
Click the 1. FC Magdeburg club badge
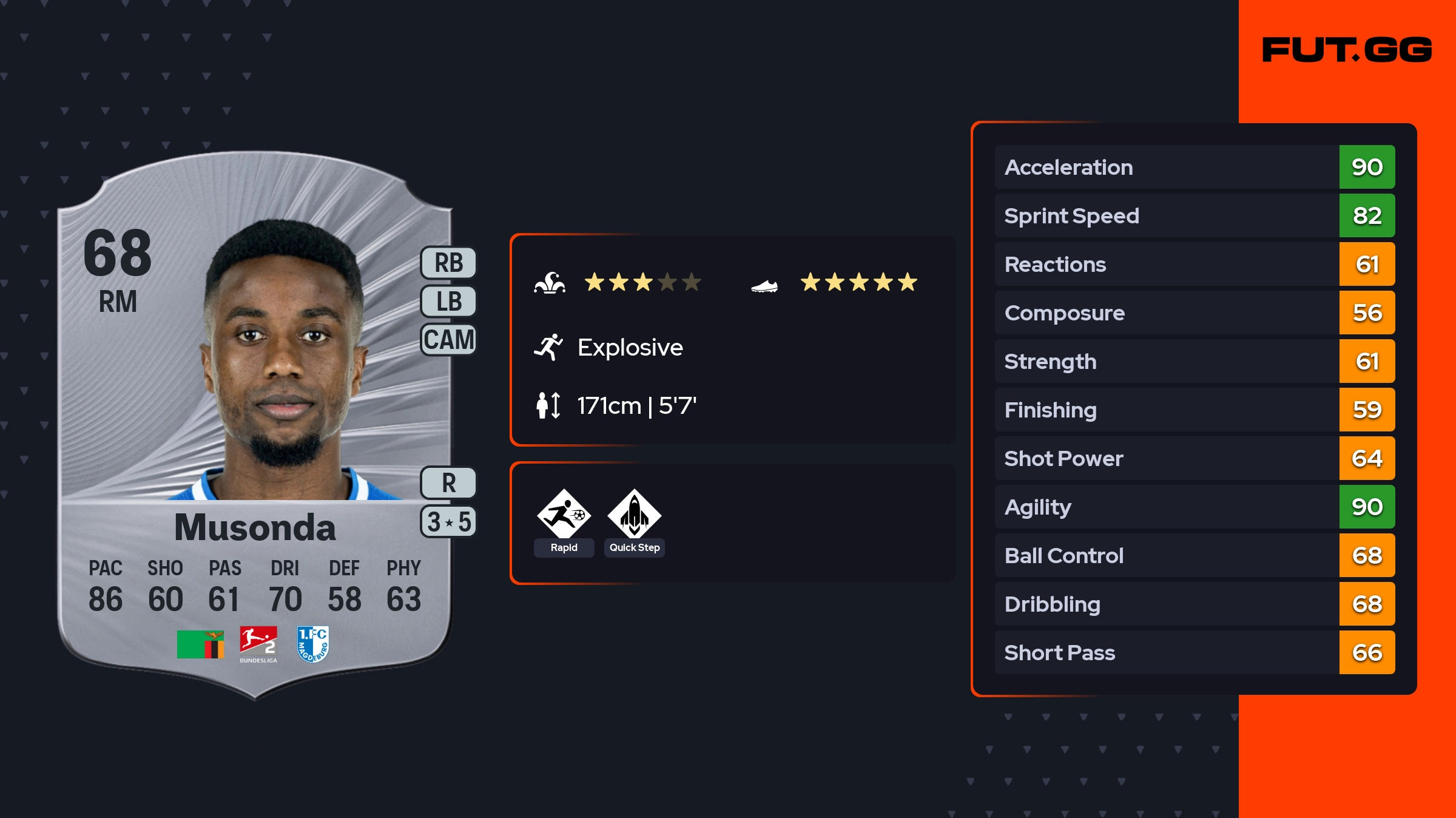pos(313,643)
